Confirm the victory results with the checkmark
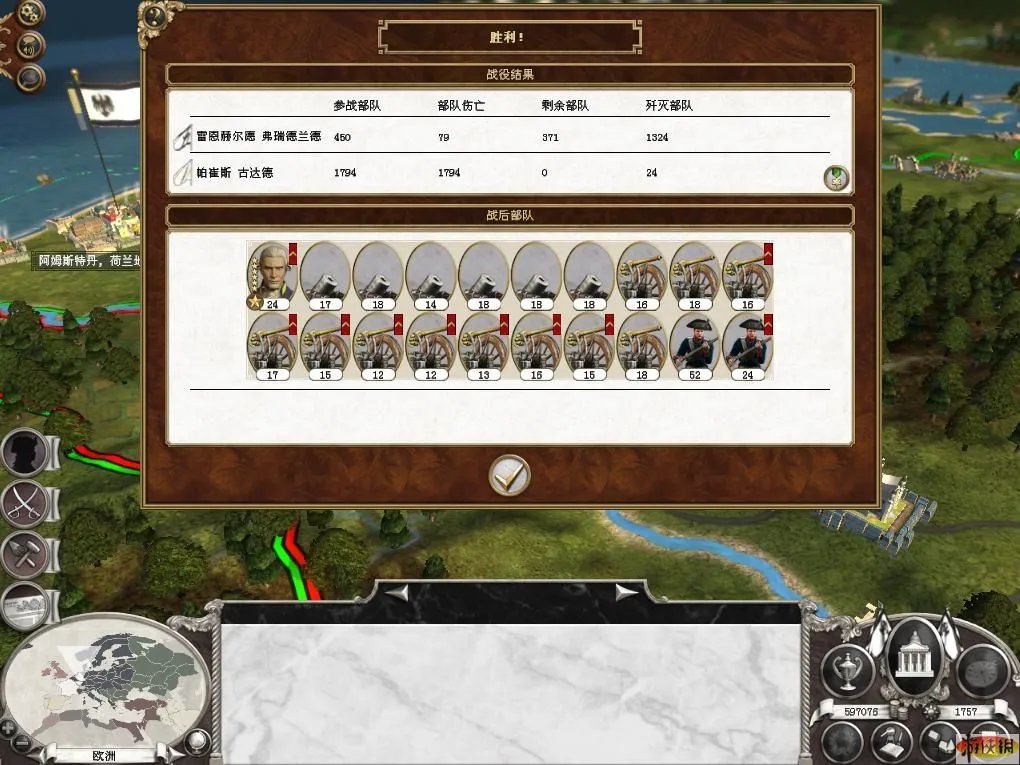 (x=509, y=476)
